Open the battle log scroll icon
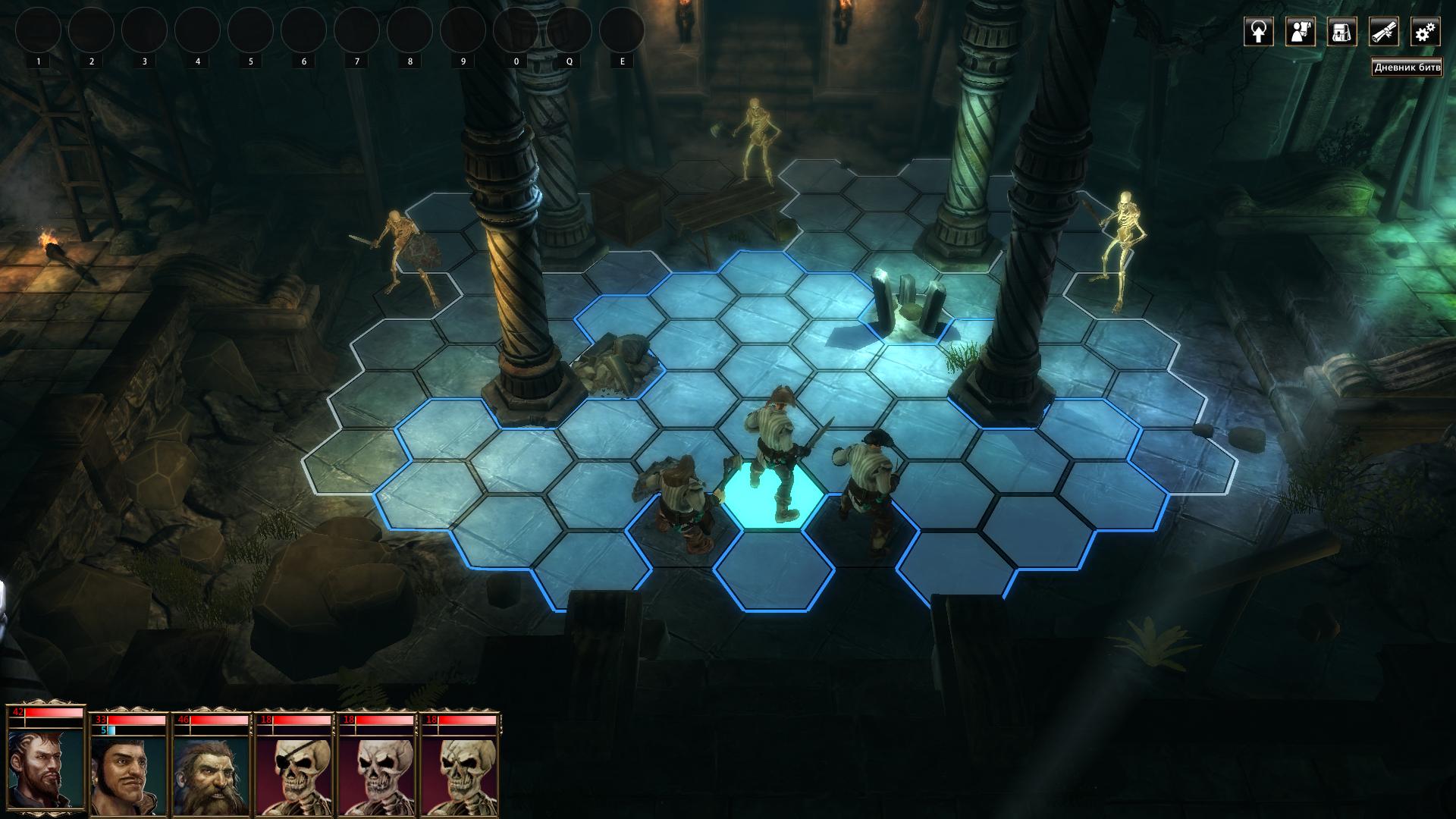The image size is (1456, 819). point(1383,32)
